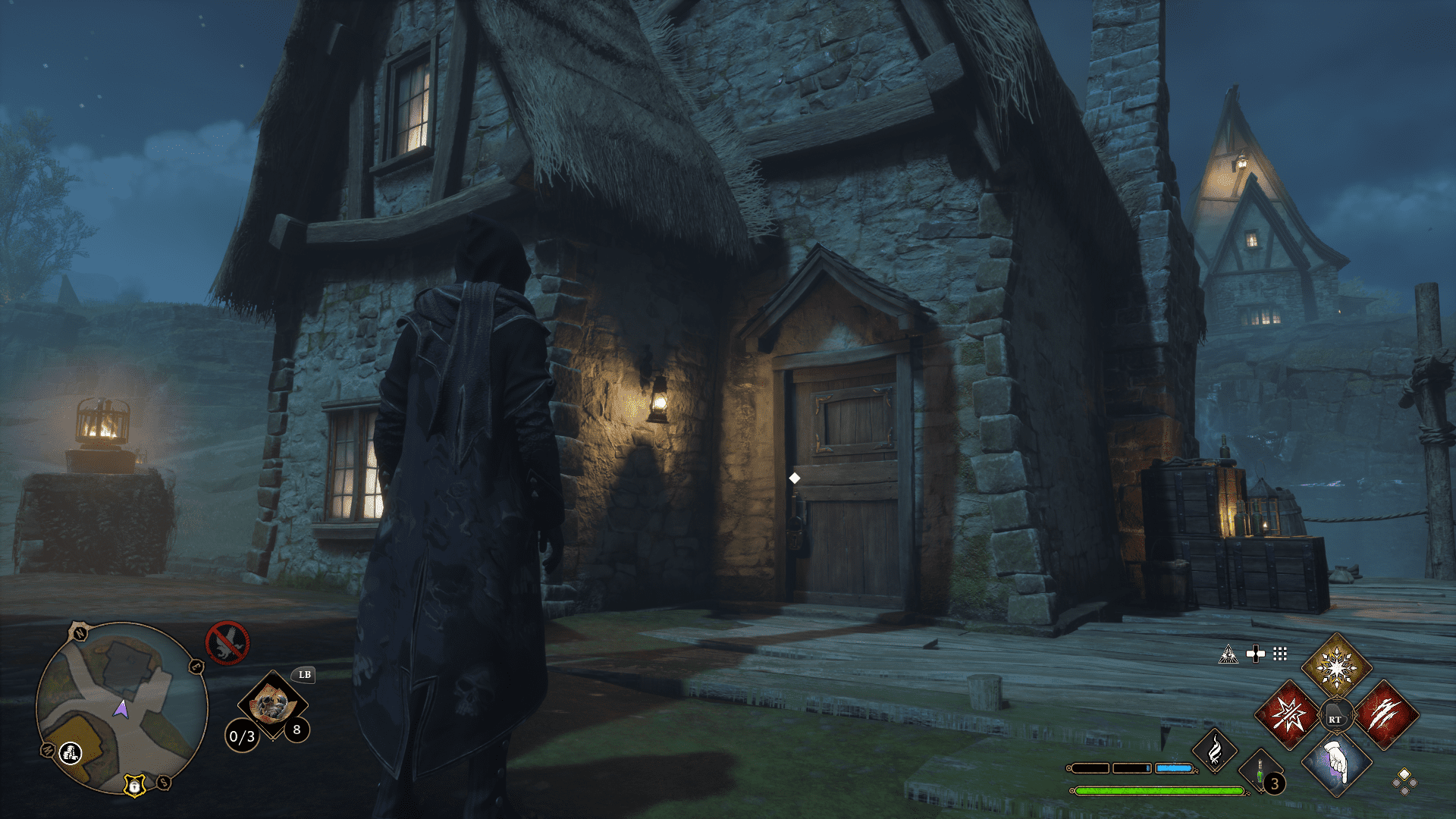Open the nine-dot grid icon
Screen dimensions: 1456x819
point(1280,654)
